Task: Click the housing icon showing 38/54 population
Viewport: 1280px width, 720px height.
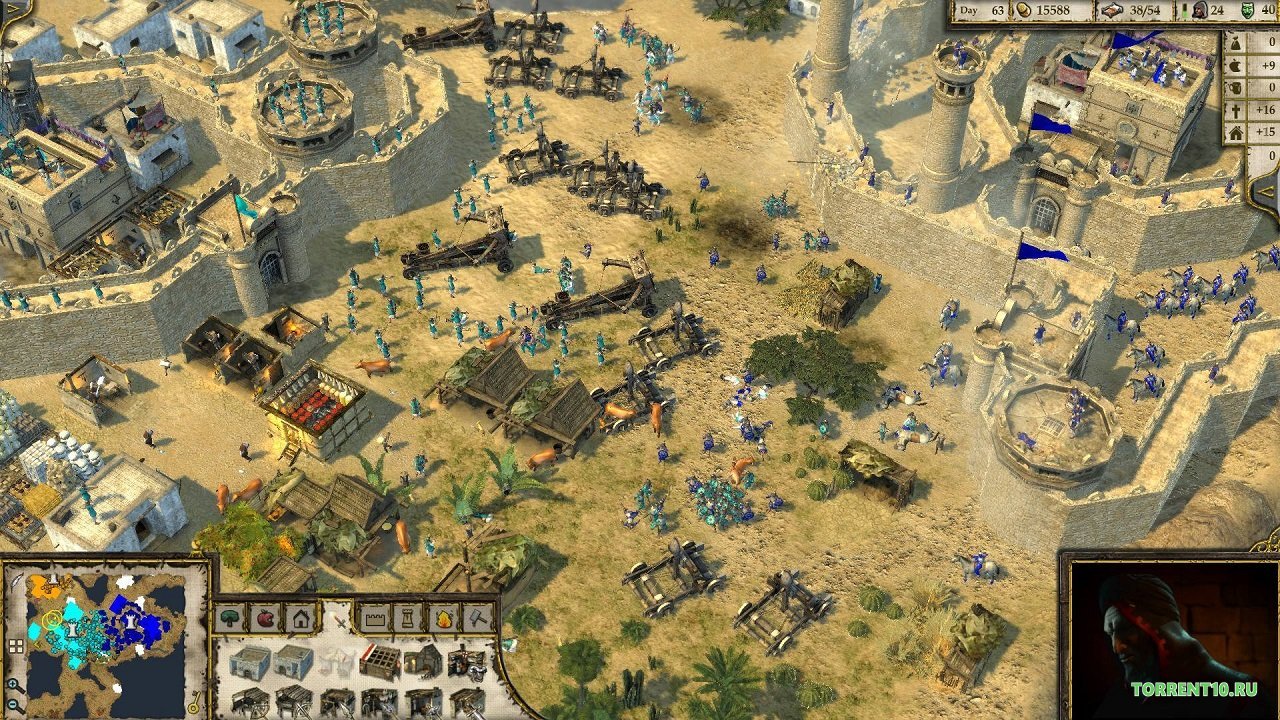Action: [1113, 11]
